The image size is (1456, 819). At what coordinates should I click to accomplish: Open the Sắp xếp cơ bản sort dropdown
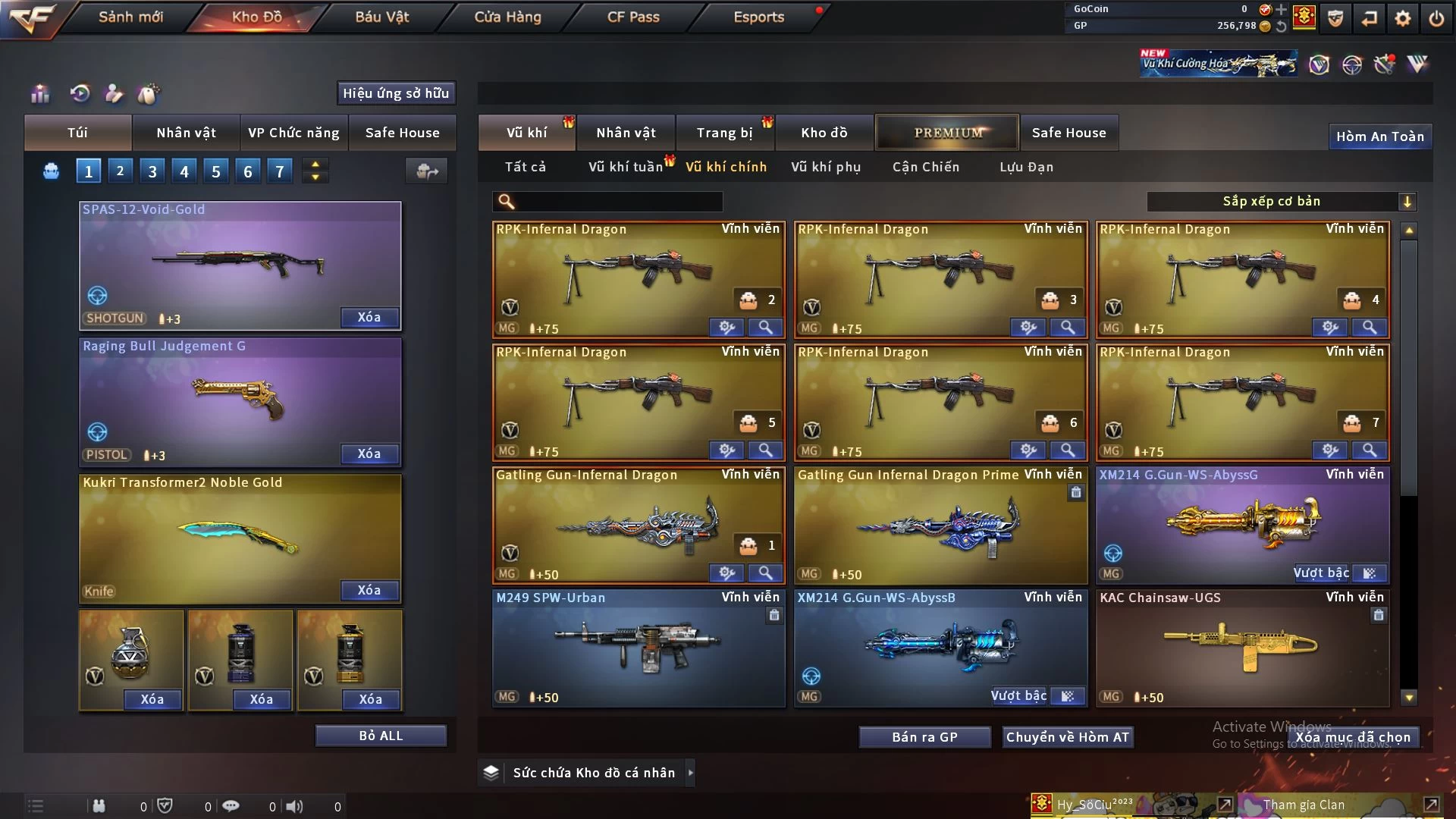(1280, 202)
